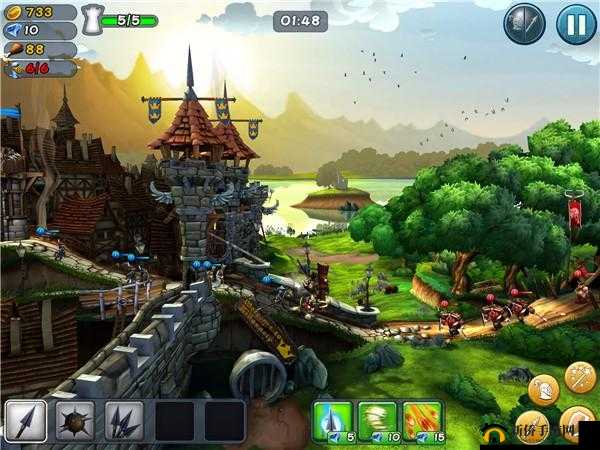Image resolution: width=600 pixels, height=450 pixels.
Task: Tap the magic wand button
Action: tap(580, 376)
